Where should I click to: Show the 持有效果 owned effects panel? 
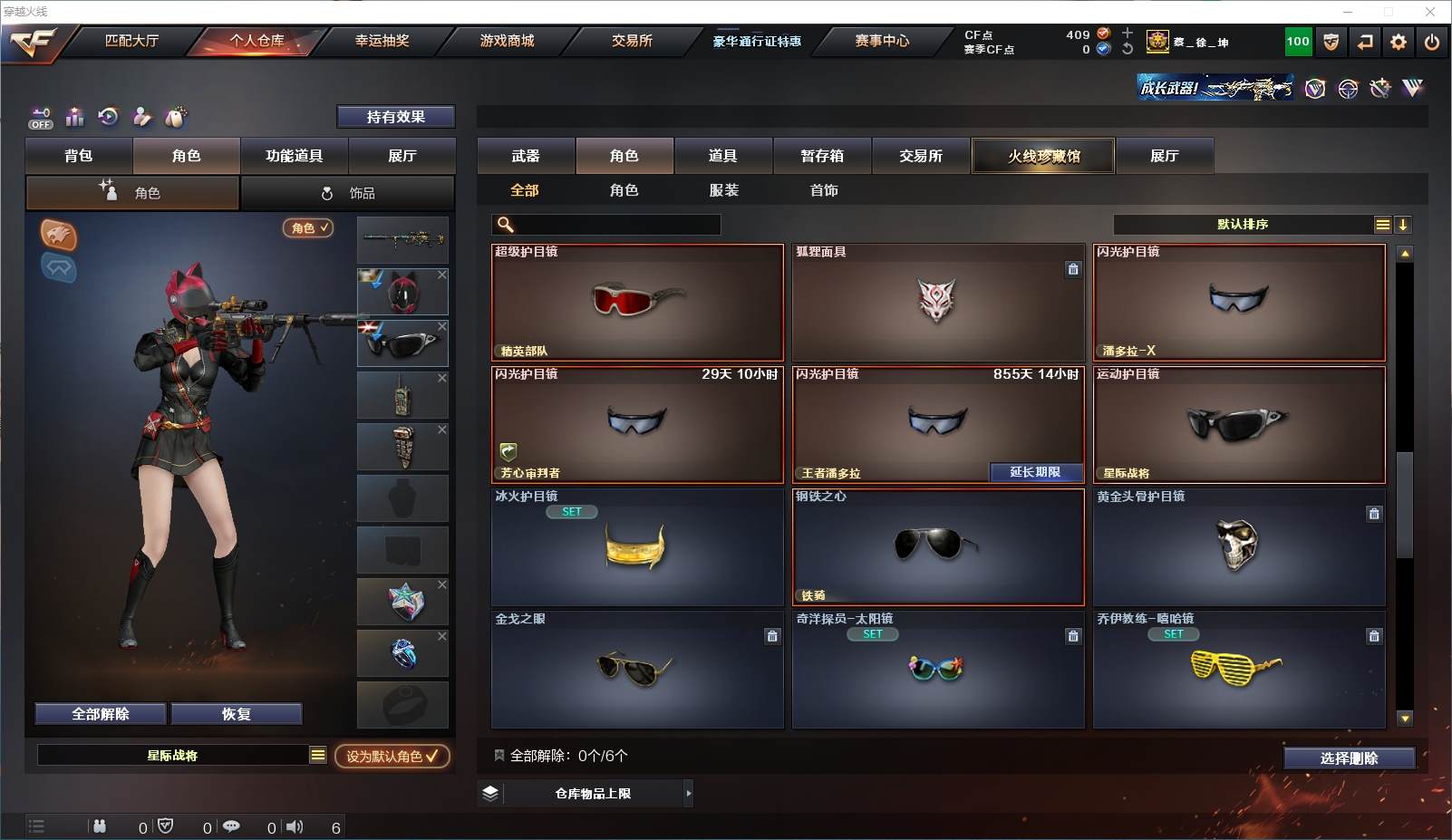pos(395,117)
